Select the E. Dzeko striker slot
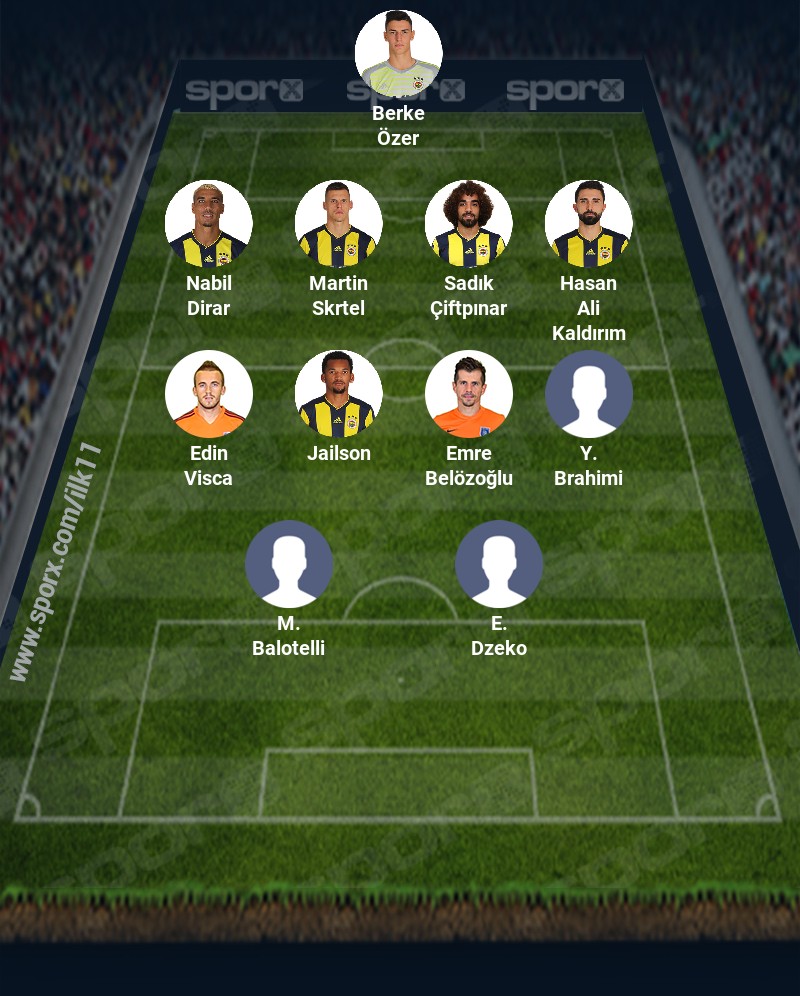 click(x=498, y=564)
